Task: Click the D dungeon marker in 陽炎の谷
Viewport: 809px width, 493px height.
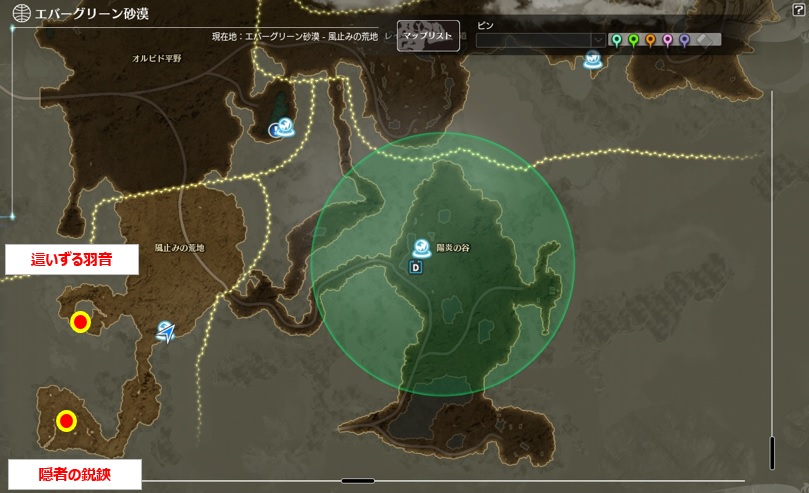Action: (x=415, y=267)
